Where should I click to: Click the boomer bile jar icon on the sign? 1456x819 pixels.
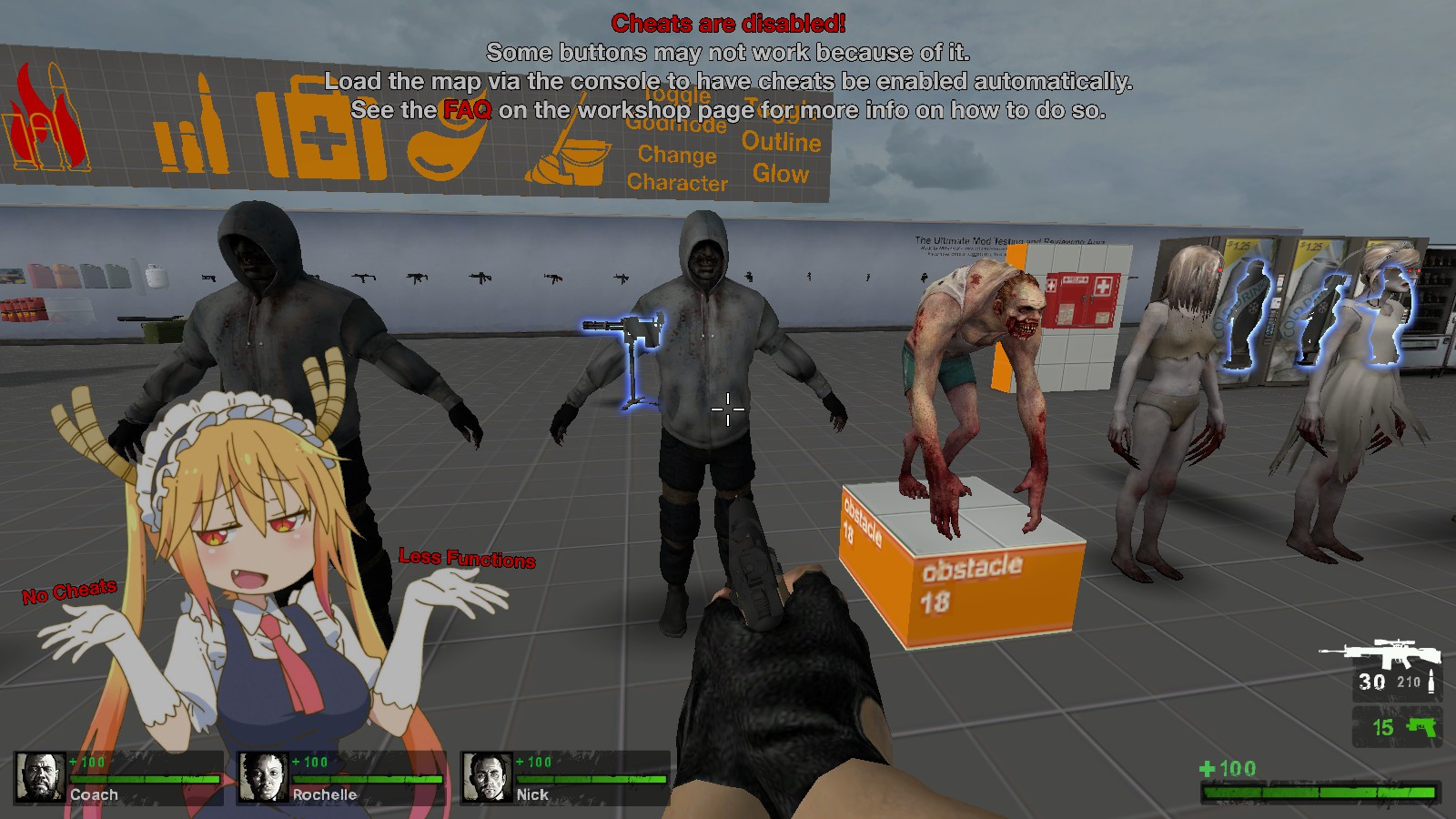click(x=446, y=150)
